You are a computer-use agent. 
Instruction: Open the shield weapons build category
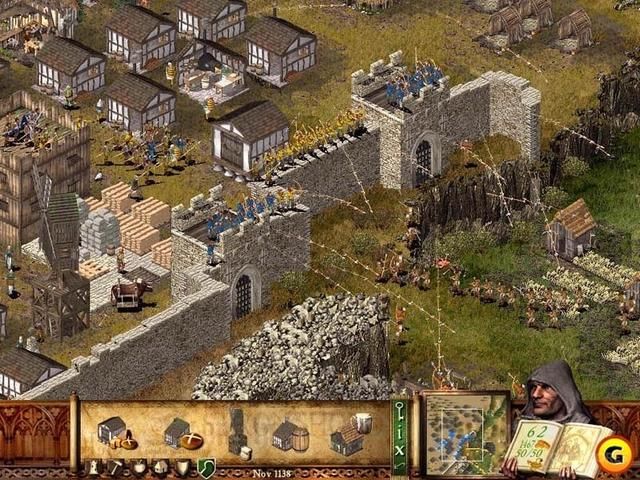point(183,467)
